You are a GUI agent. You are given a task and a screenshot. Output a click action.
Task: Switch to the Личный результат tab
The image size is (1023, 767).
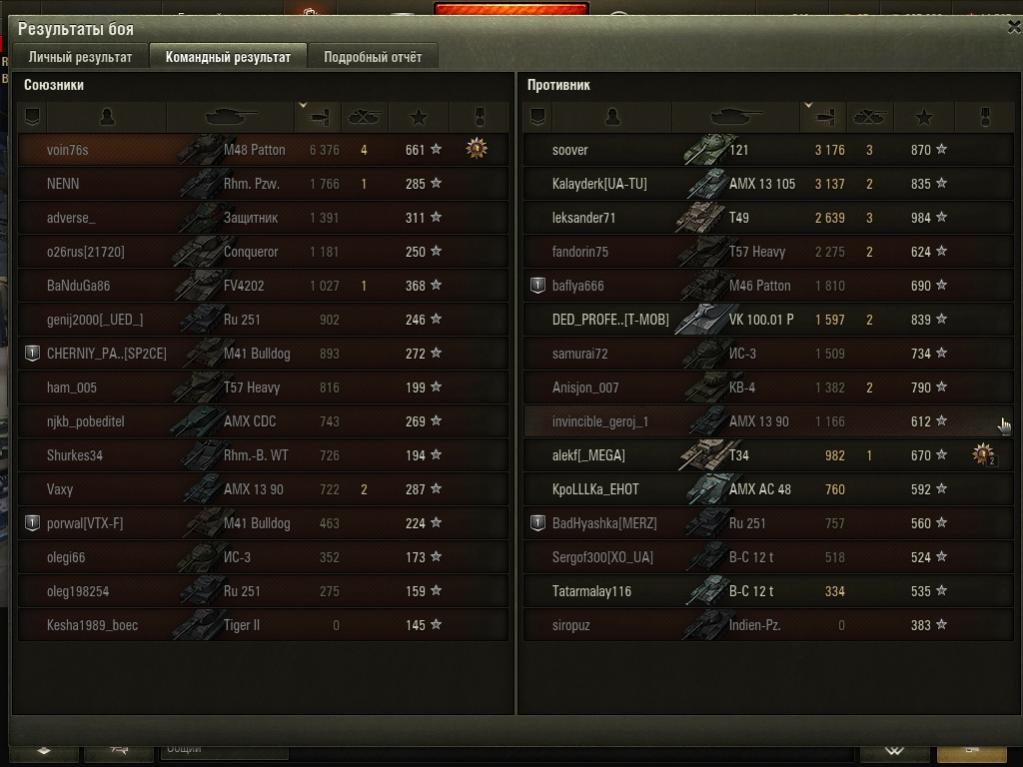pyautogui.click(x=80, y=57)
